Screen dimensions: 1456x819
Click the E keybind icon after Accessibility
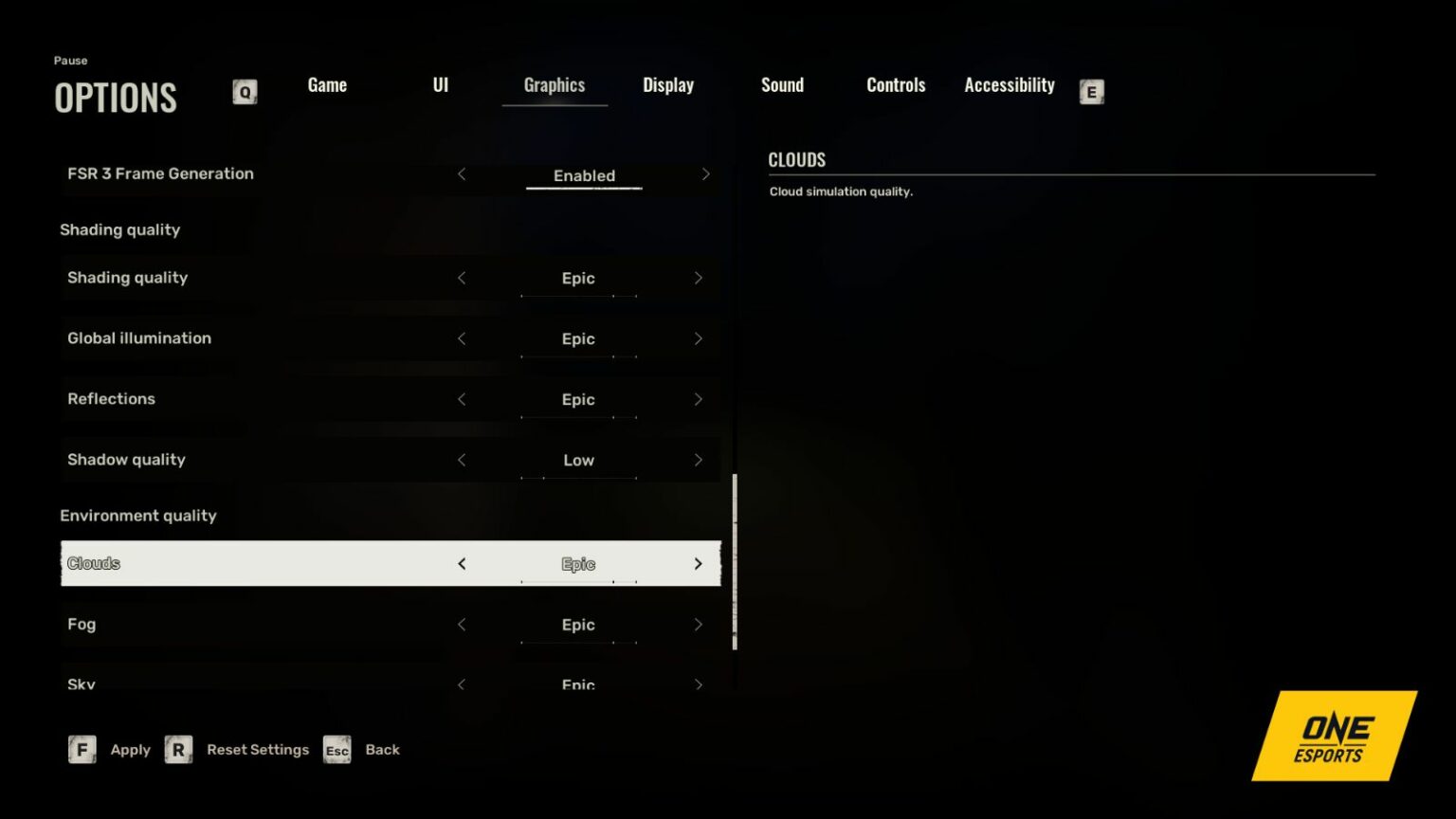[x=1091, y=92]
